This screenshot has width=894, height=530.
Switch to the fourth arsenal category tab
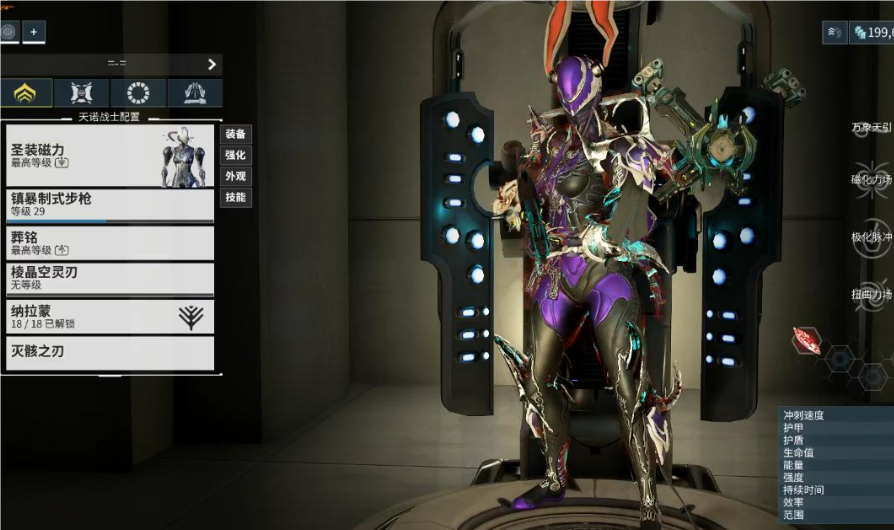click(x=194, y=93)
